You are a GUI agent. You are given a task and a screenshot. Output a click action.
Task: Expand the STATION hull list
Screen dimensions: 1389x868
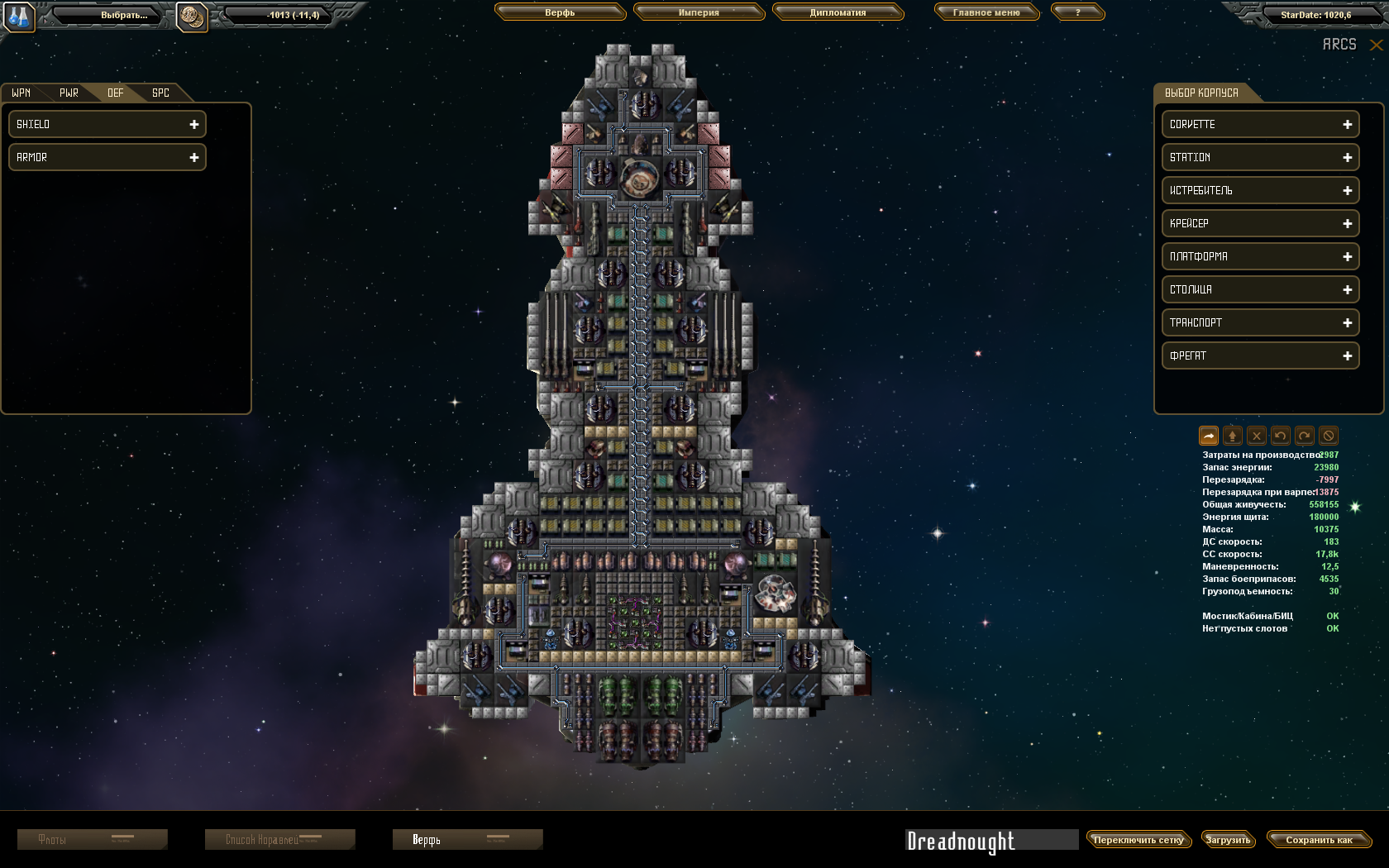(x=1260, y=157)
